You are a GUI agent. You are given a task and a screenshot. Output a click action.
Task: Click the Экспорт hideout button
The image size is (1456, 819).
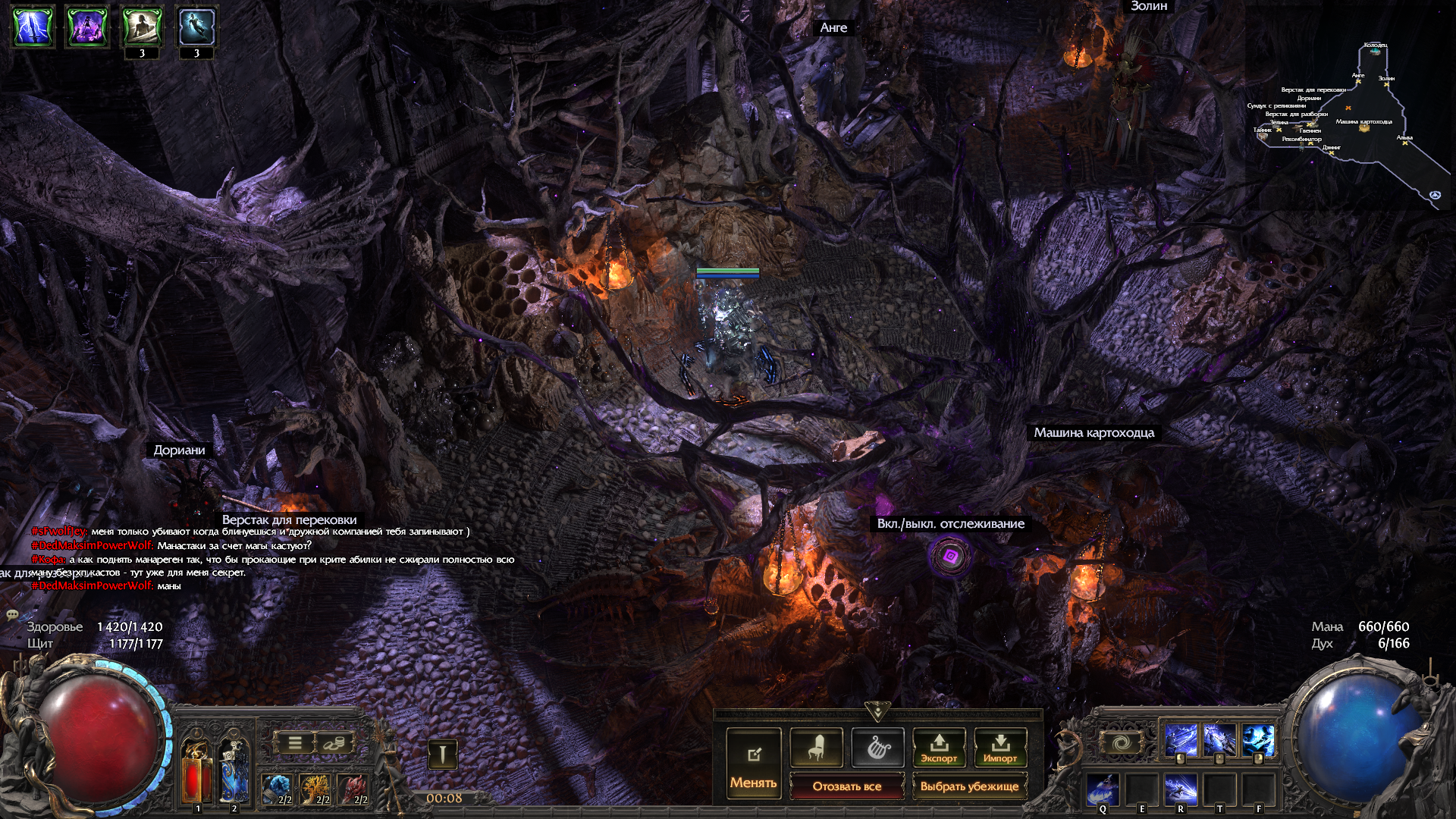[939, 748]
